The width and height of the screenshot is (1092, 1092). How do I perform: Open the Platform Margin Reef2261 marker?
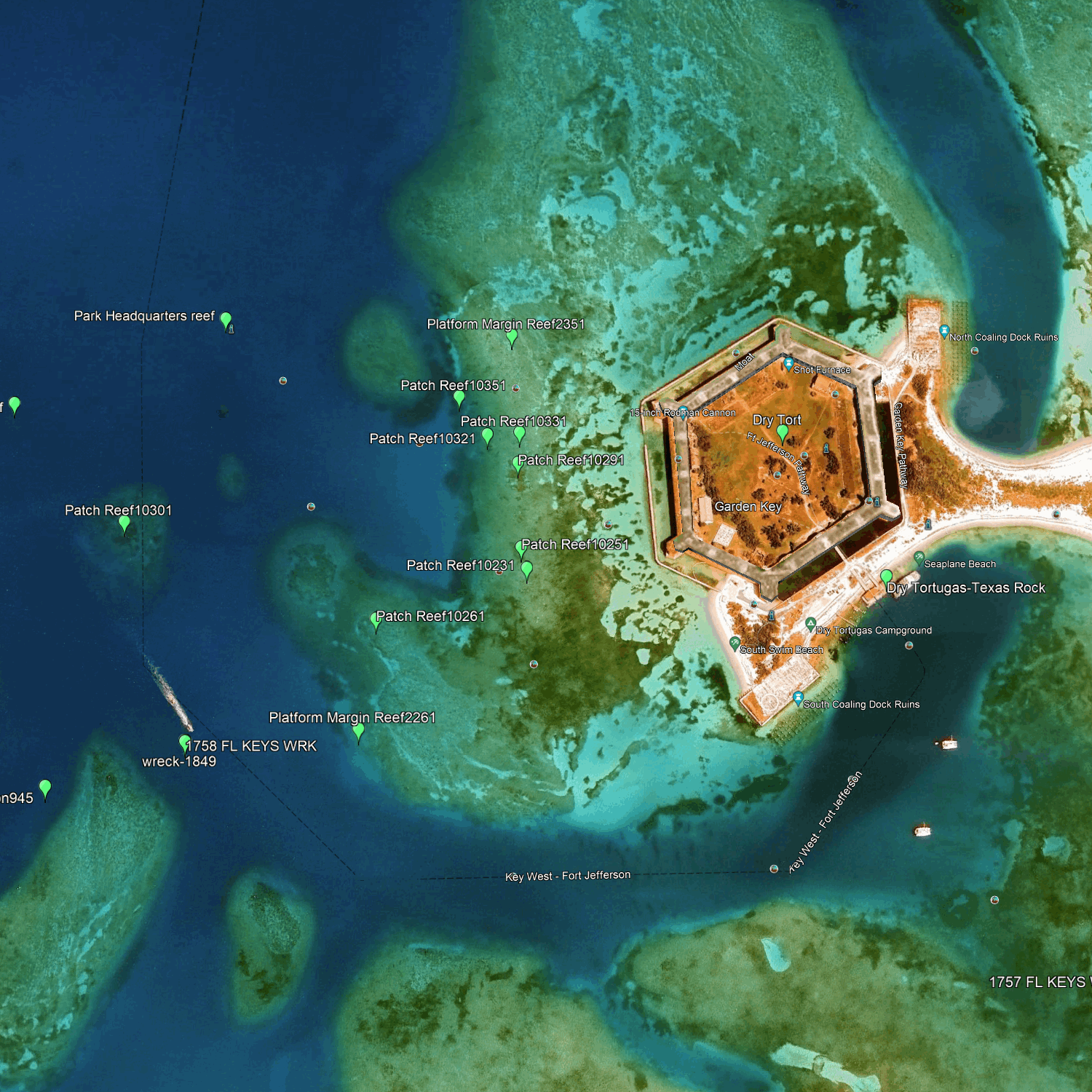click(x=358, y=732)
